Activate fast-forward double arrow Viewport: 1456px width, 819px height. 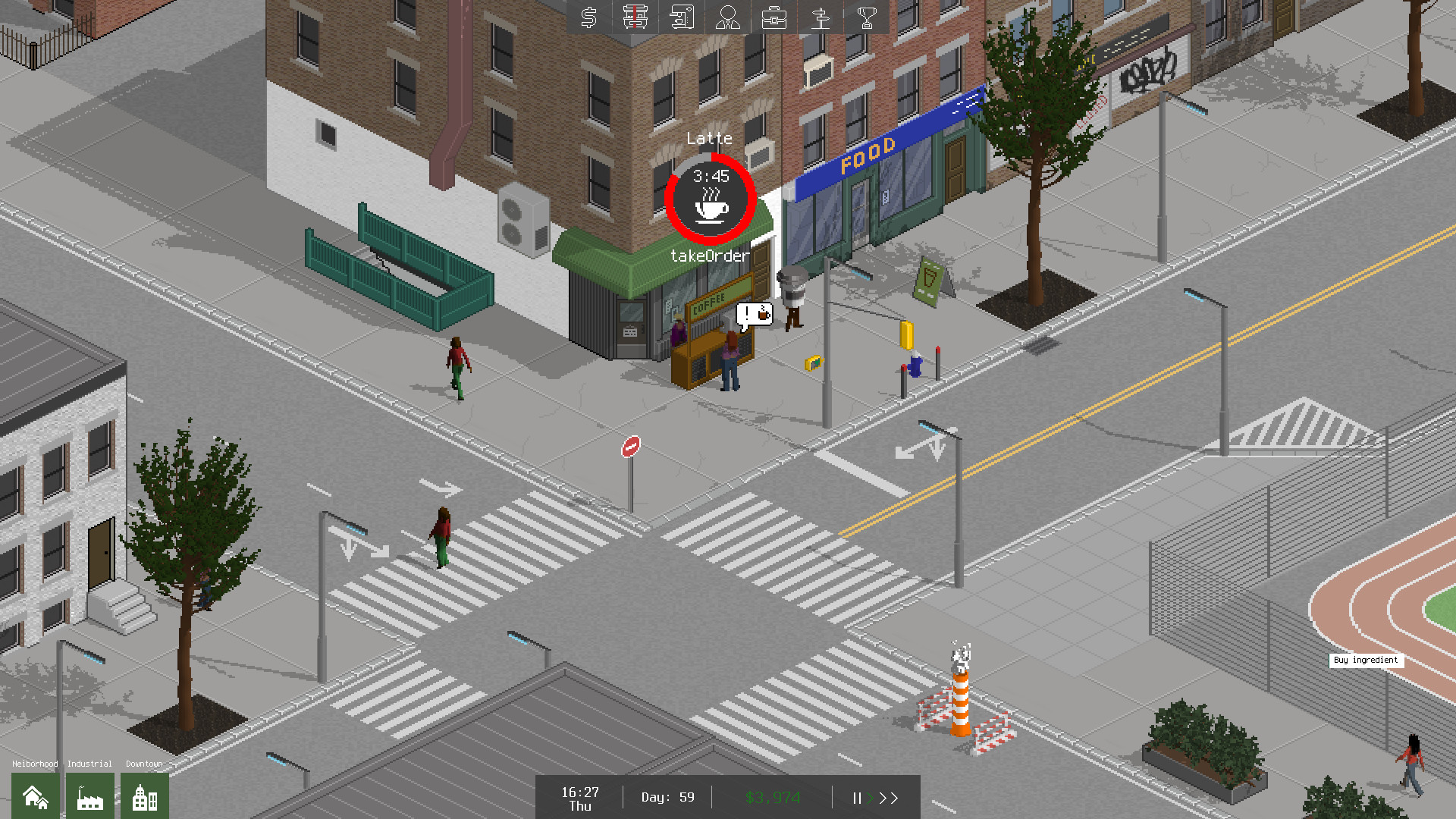coord(889,798)
